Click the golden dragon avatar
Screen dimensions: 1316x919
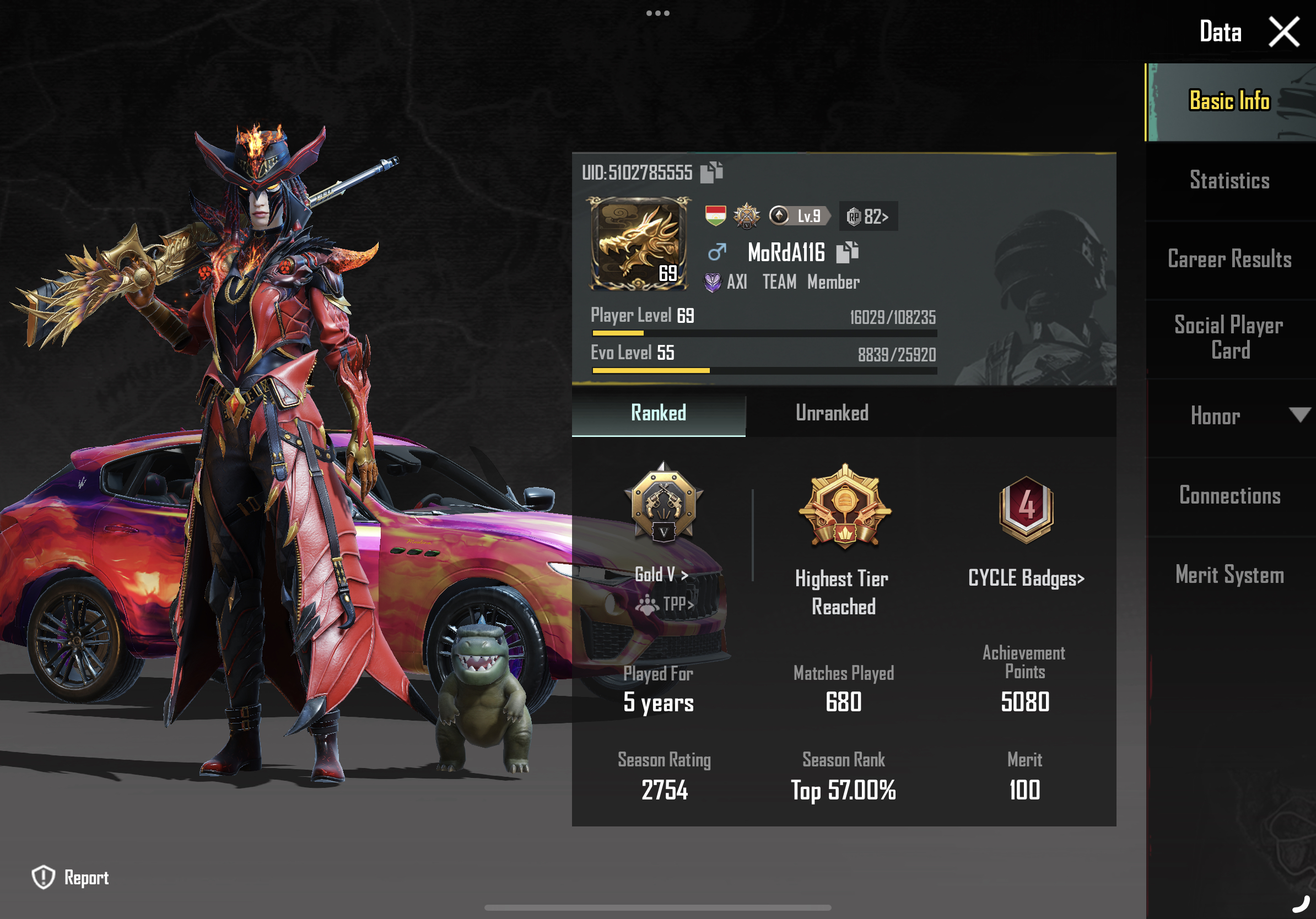638,244
